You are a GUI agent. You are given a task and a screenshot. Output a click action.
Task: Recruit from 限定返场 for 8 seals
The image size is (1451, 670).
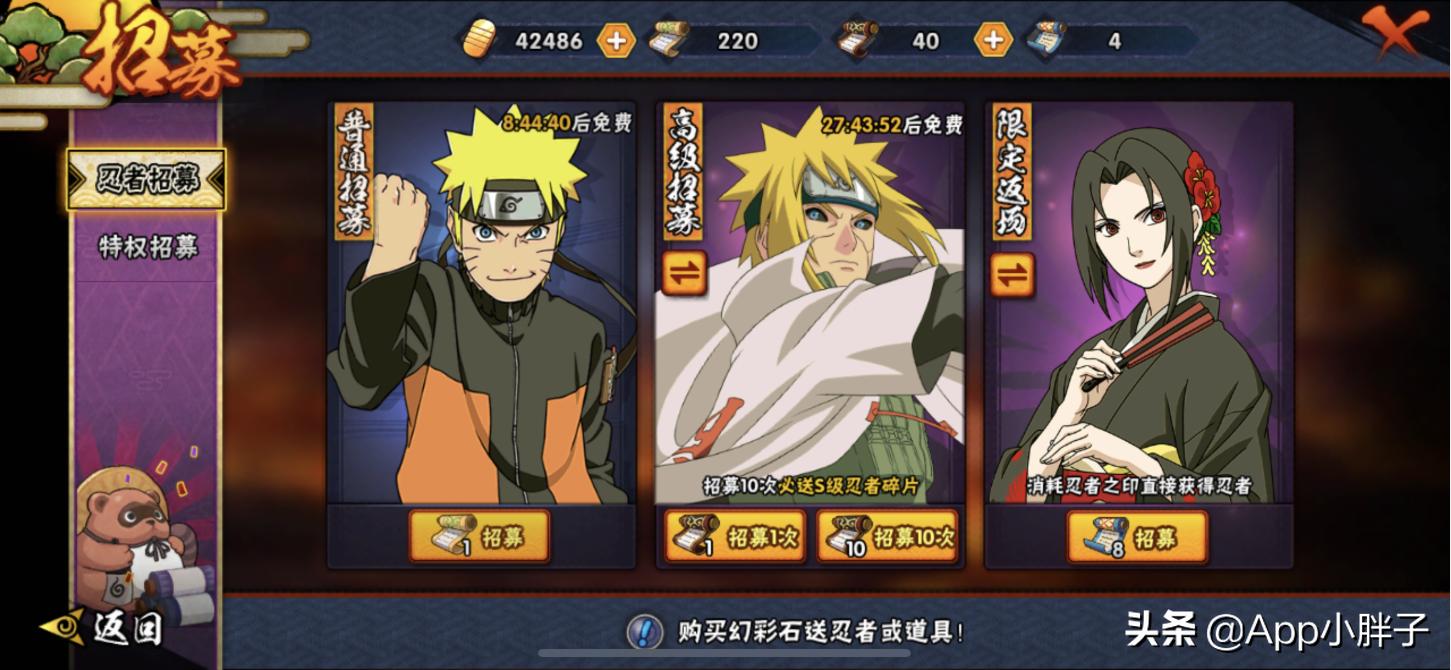tap(1137, 537)
